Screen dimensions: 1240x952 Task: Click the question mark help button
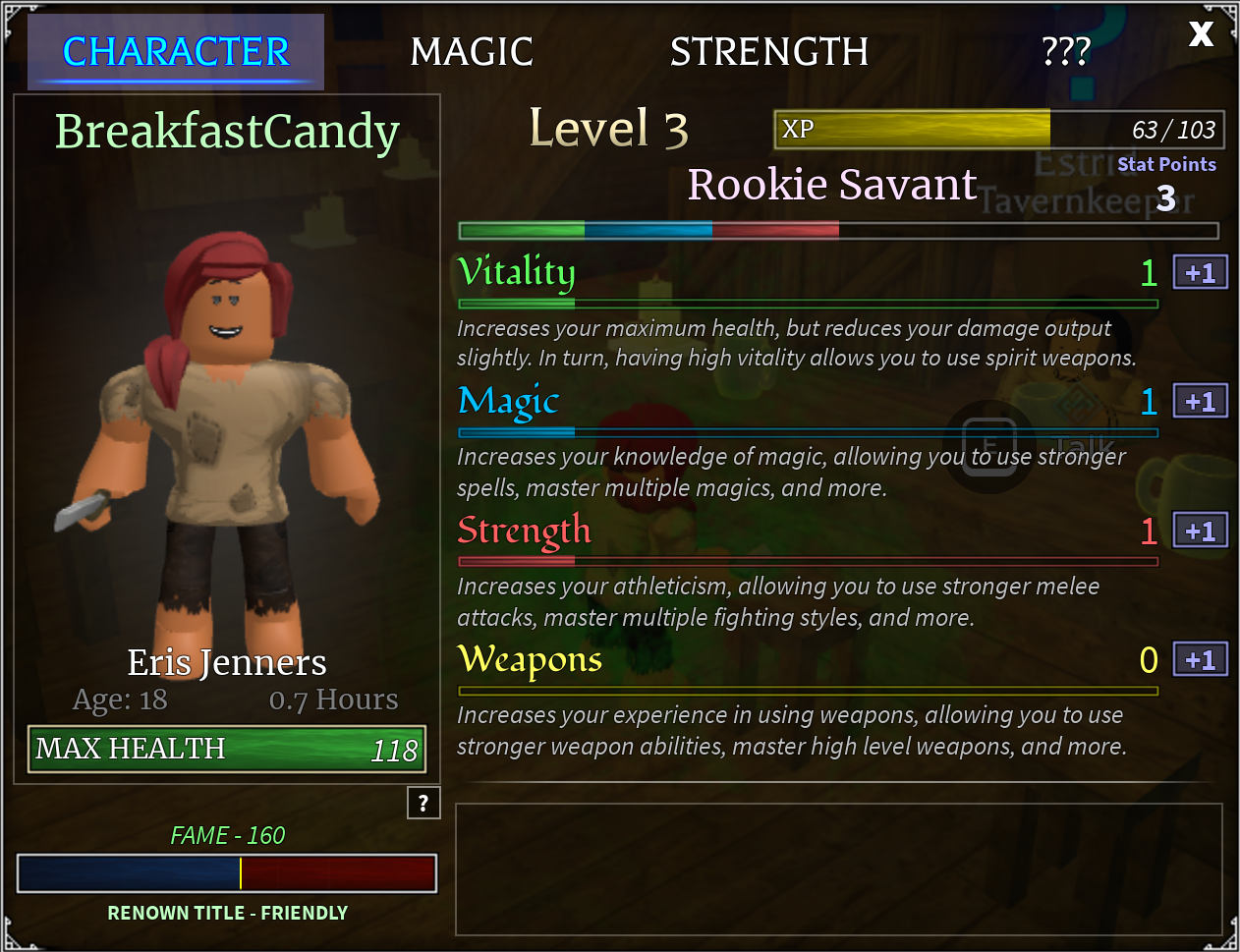pos(423,803)
